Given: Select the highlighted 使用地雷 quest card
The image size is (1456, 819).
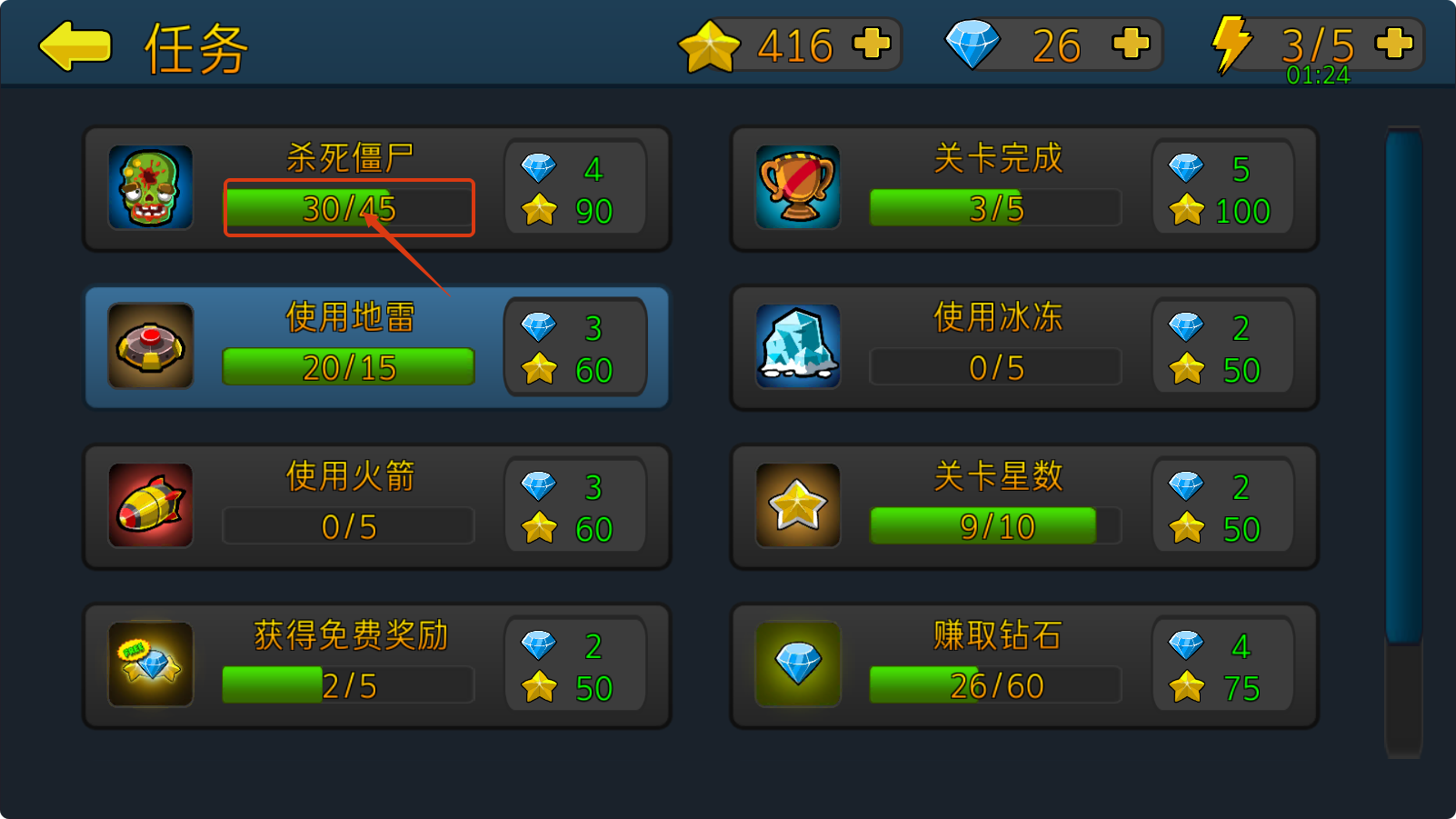Looking at the screenshot, I should point(377,346).
